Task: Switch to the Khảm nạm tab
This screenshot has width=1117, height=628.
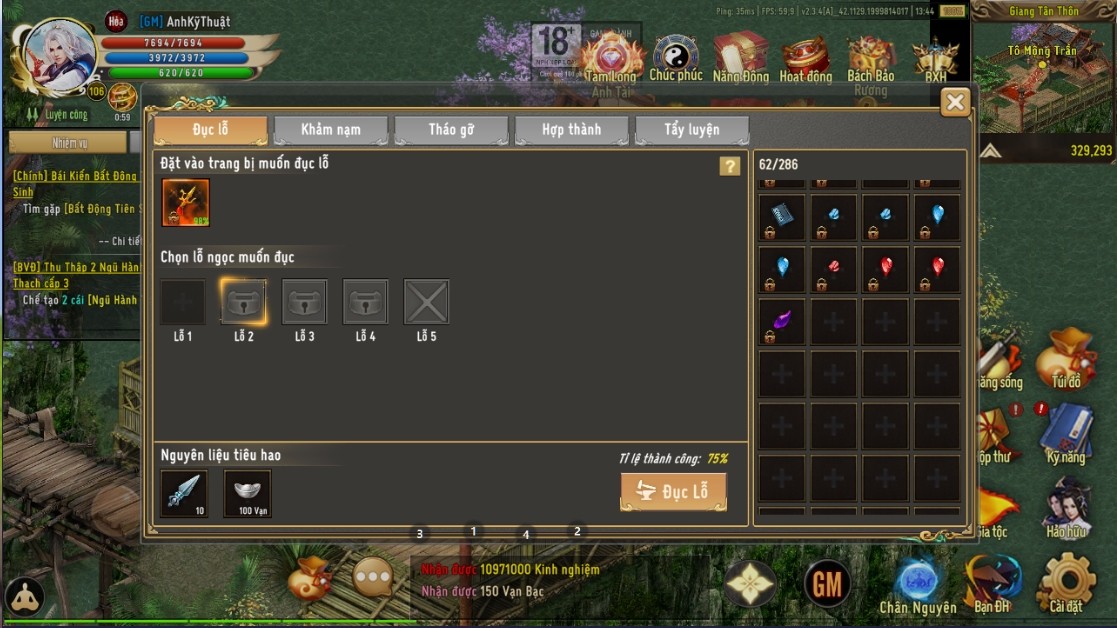Action: tap(331, 130)
